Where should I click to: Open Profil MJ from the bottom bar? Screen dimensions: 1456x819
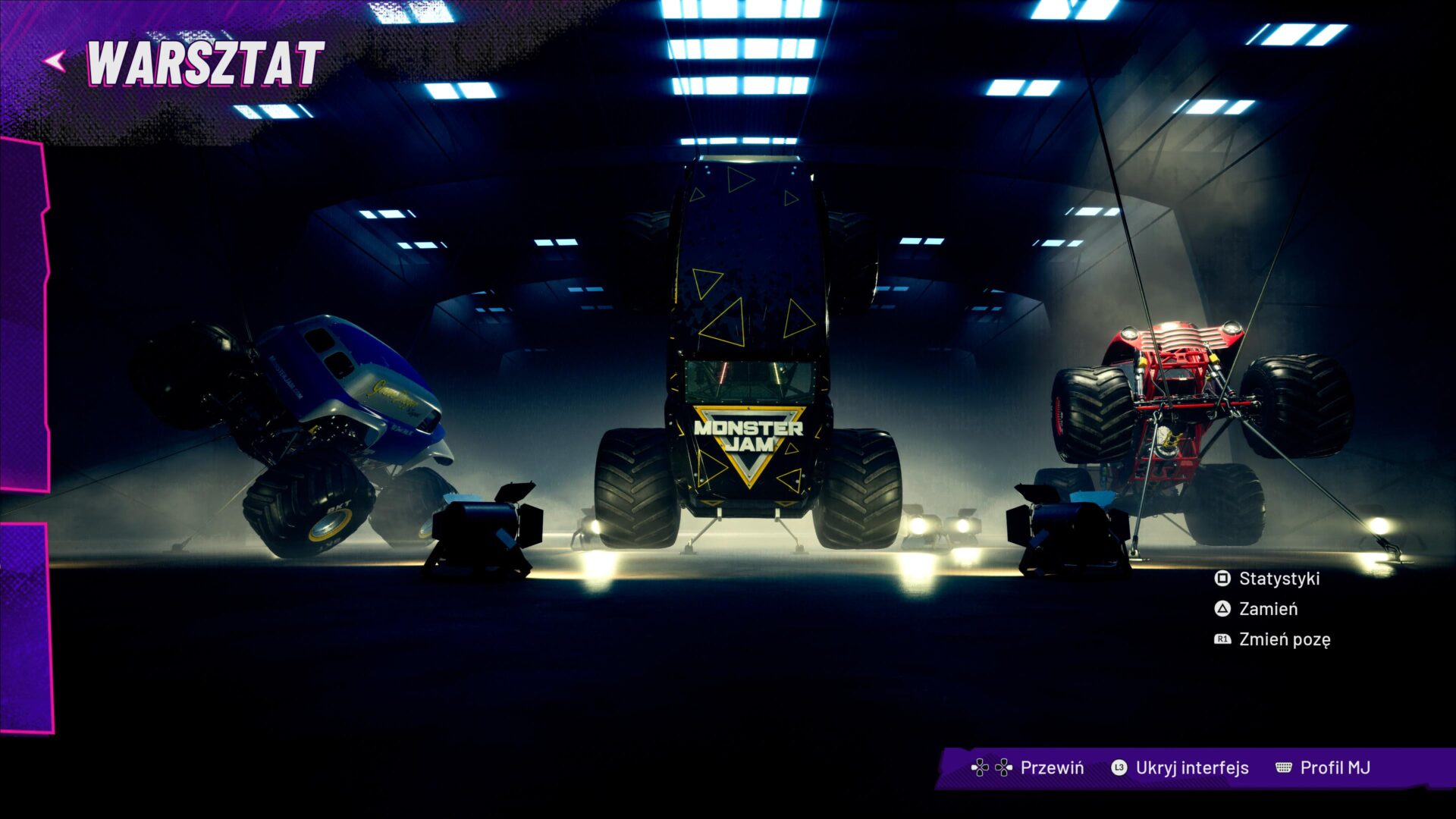tap(1335, 767)
